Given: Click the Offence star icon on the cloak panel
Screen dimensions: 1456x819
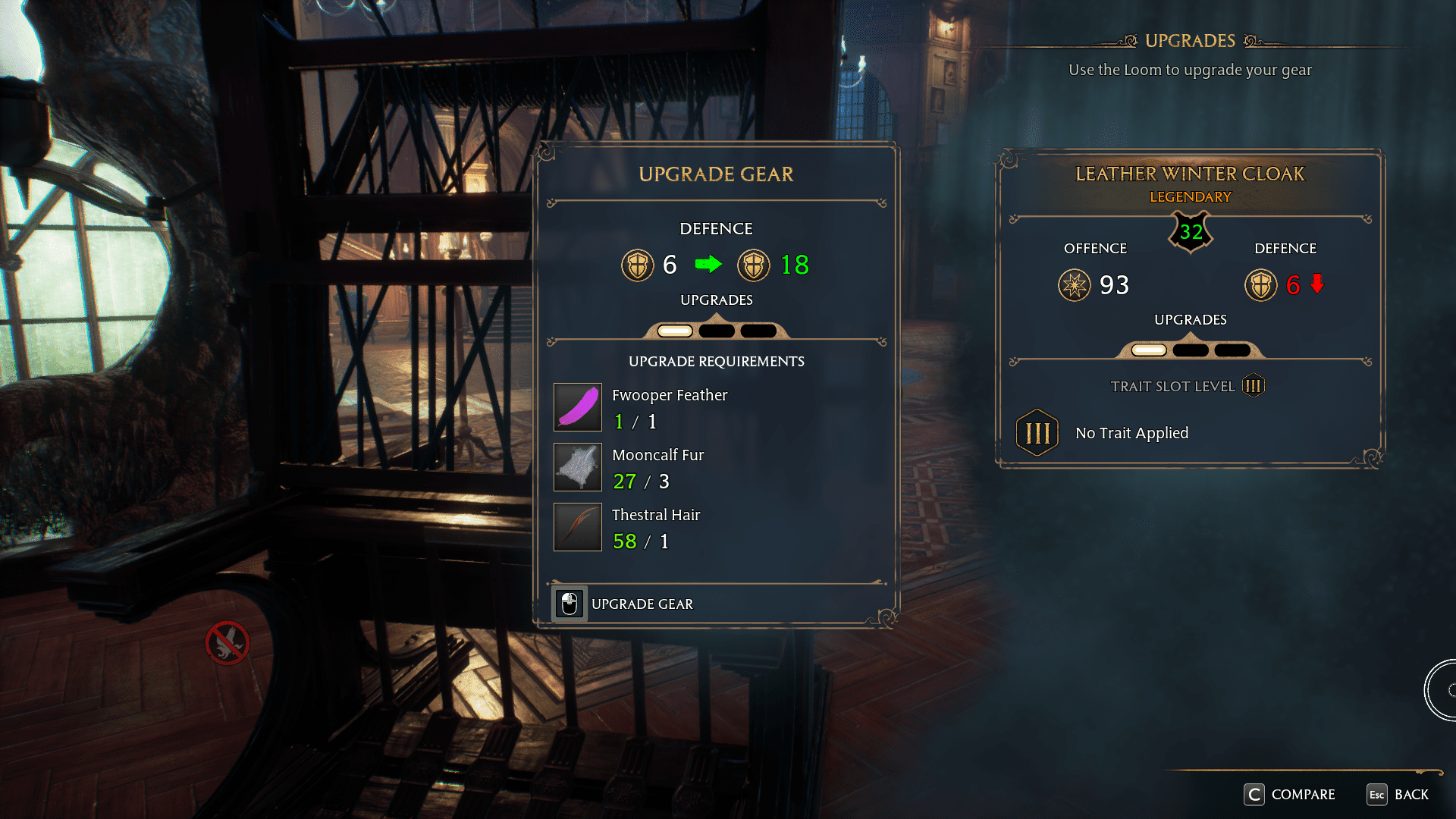Looking at the screenshot, I should (x=1075, y=286).
